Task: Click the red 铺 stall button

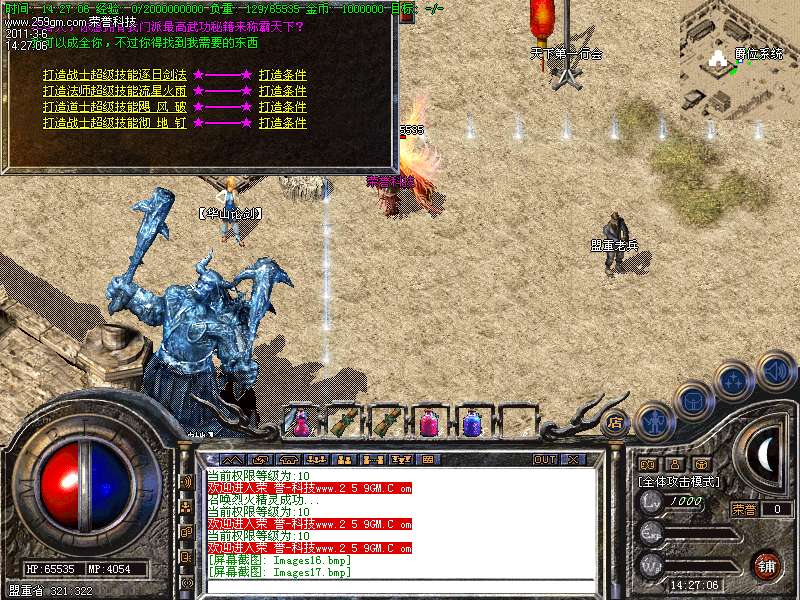Action: (766, 565)
